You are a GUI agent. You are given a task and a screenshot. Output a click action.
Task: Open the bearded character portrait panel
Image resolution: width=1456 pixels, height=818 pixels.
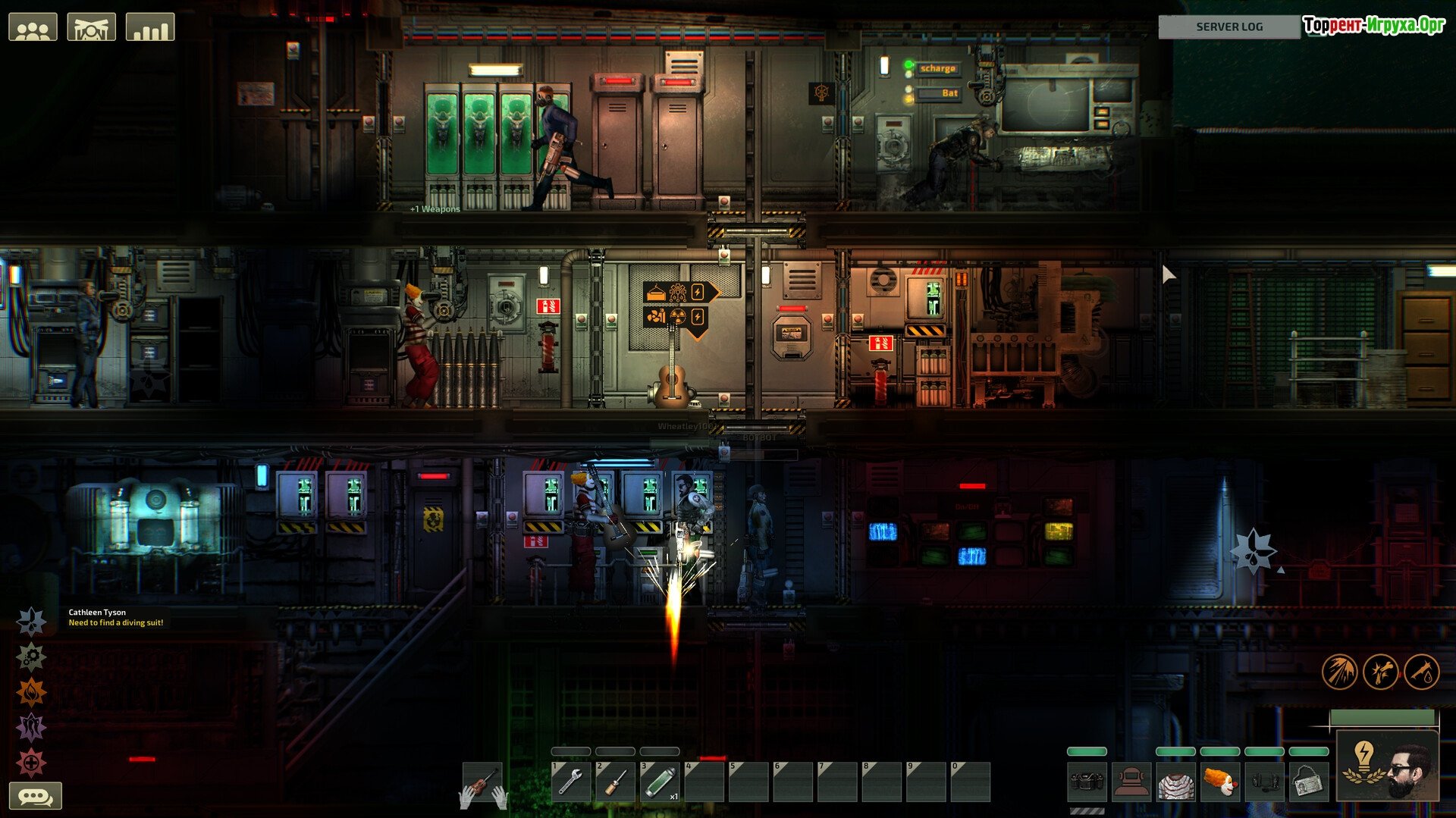(1387, 766)
